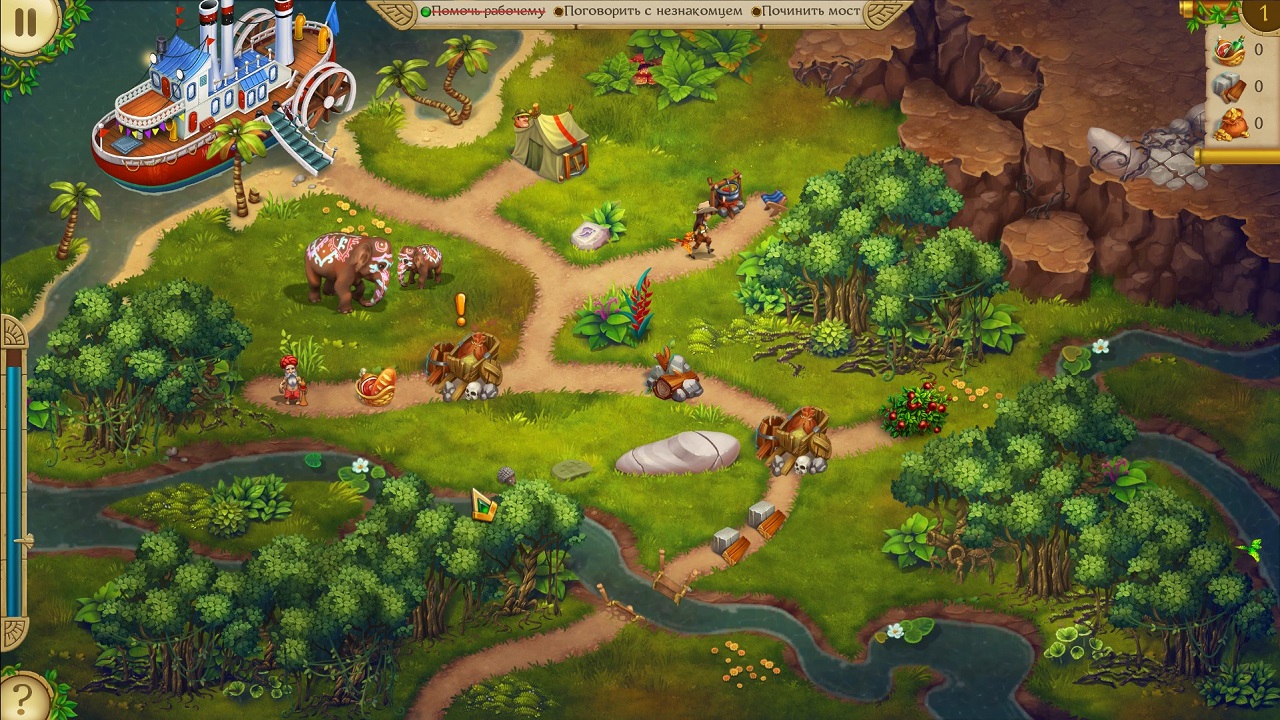Choose the "Починить мост" objective
Image resolution: width=1280 pixels, height=720 pixels.
pos(810,11)
